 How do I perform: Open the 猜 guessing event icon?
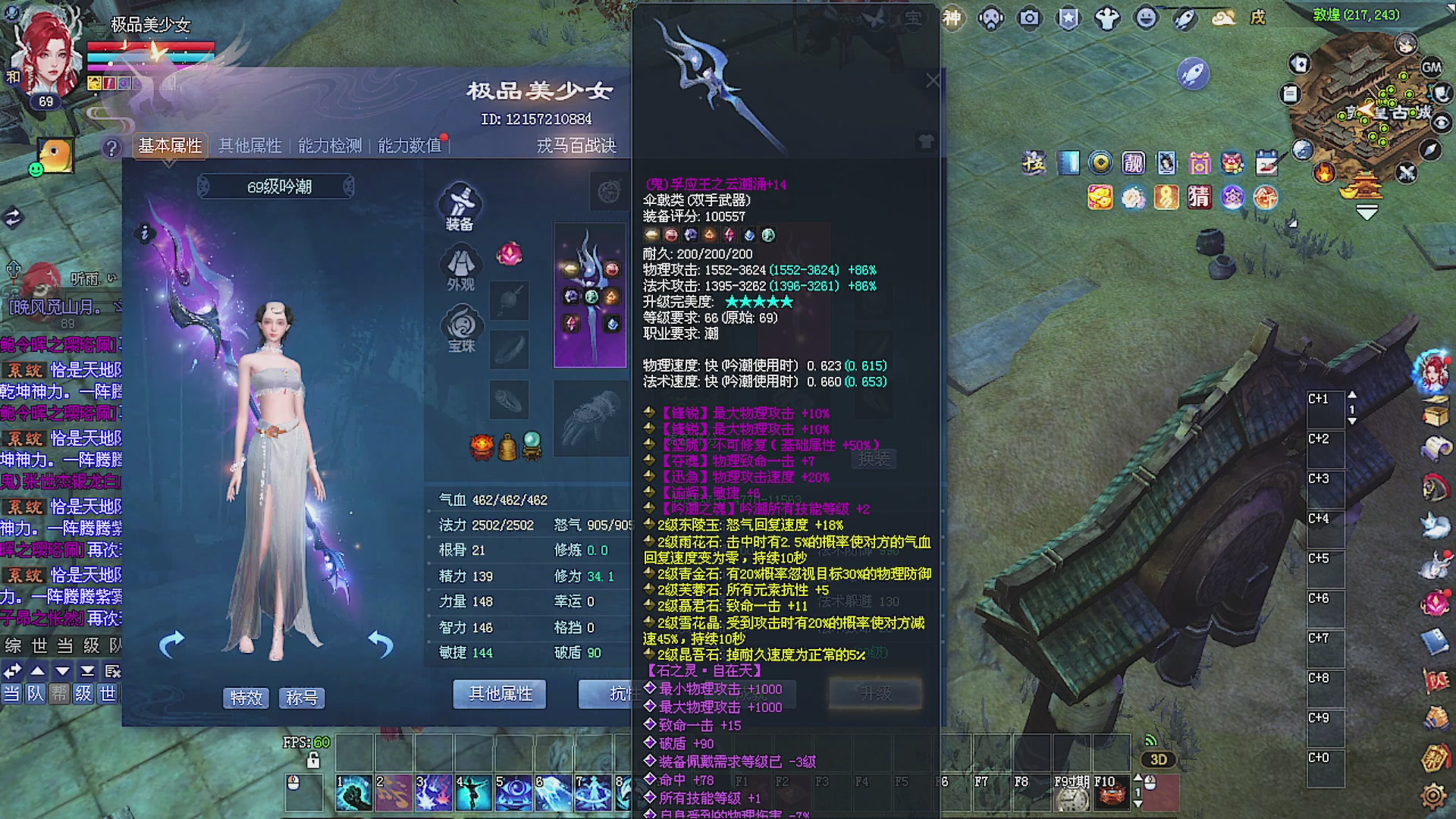[x=1200, y=197]
